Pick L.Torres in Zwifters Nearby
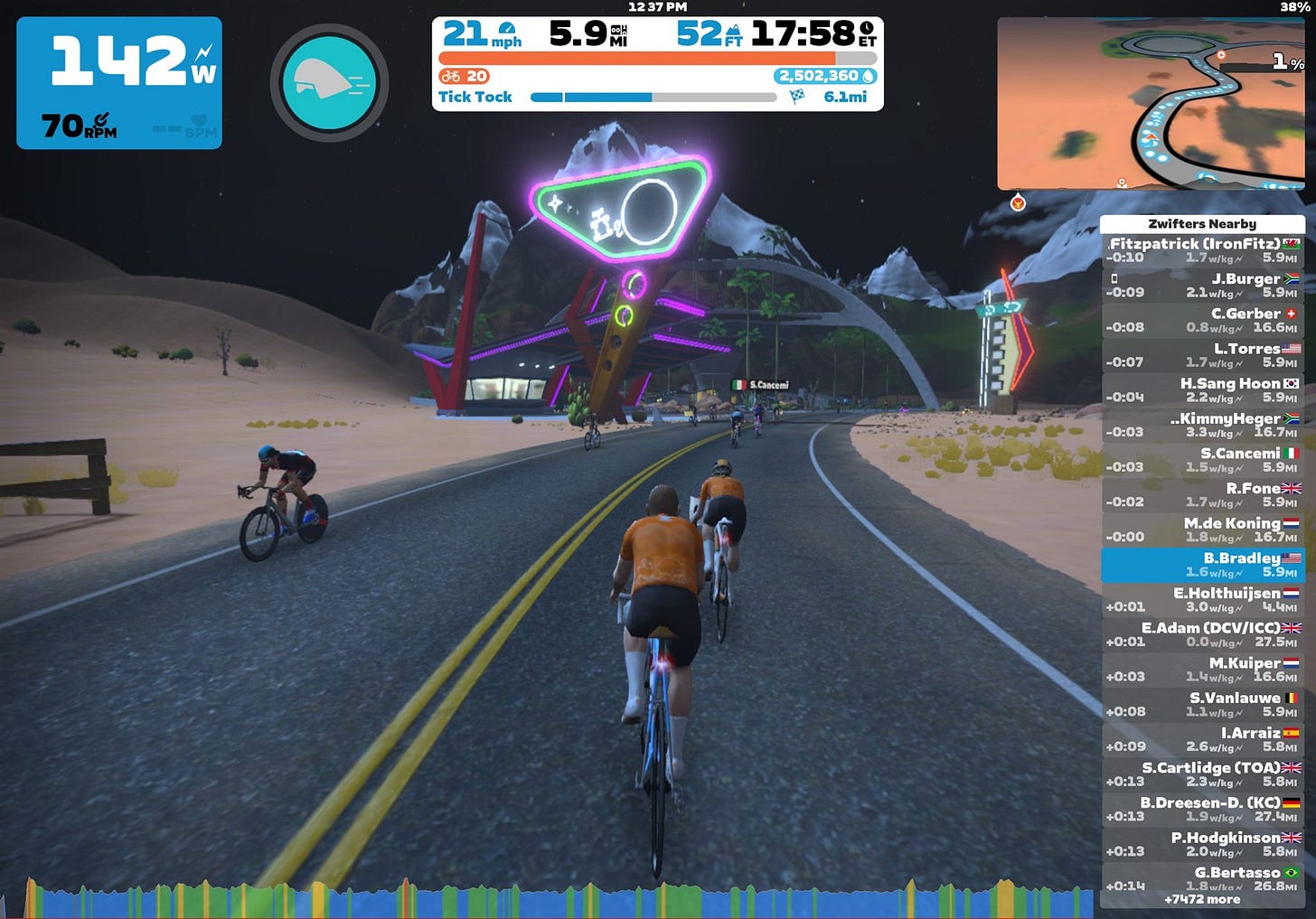The width and height of the screenshot is (1316, 919). (1202, 355)
